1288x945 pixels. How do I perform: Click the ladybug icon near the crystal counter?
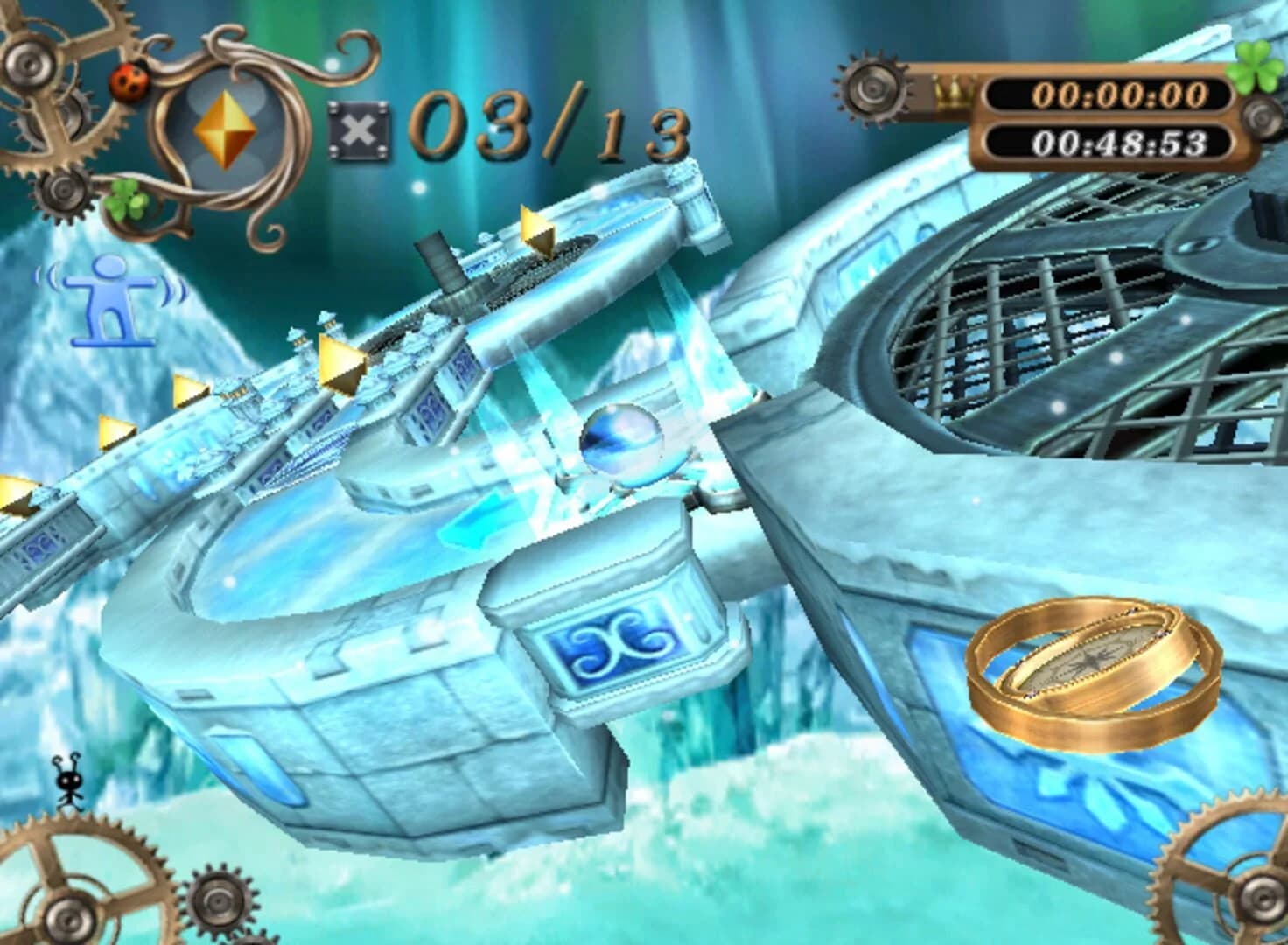[x=128, y=83]
